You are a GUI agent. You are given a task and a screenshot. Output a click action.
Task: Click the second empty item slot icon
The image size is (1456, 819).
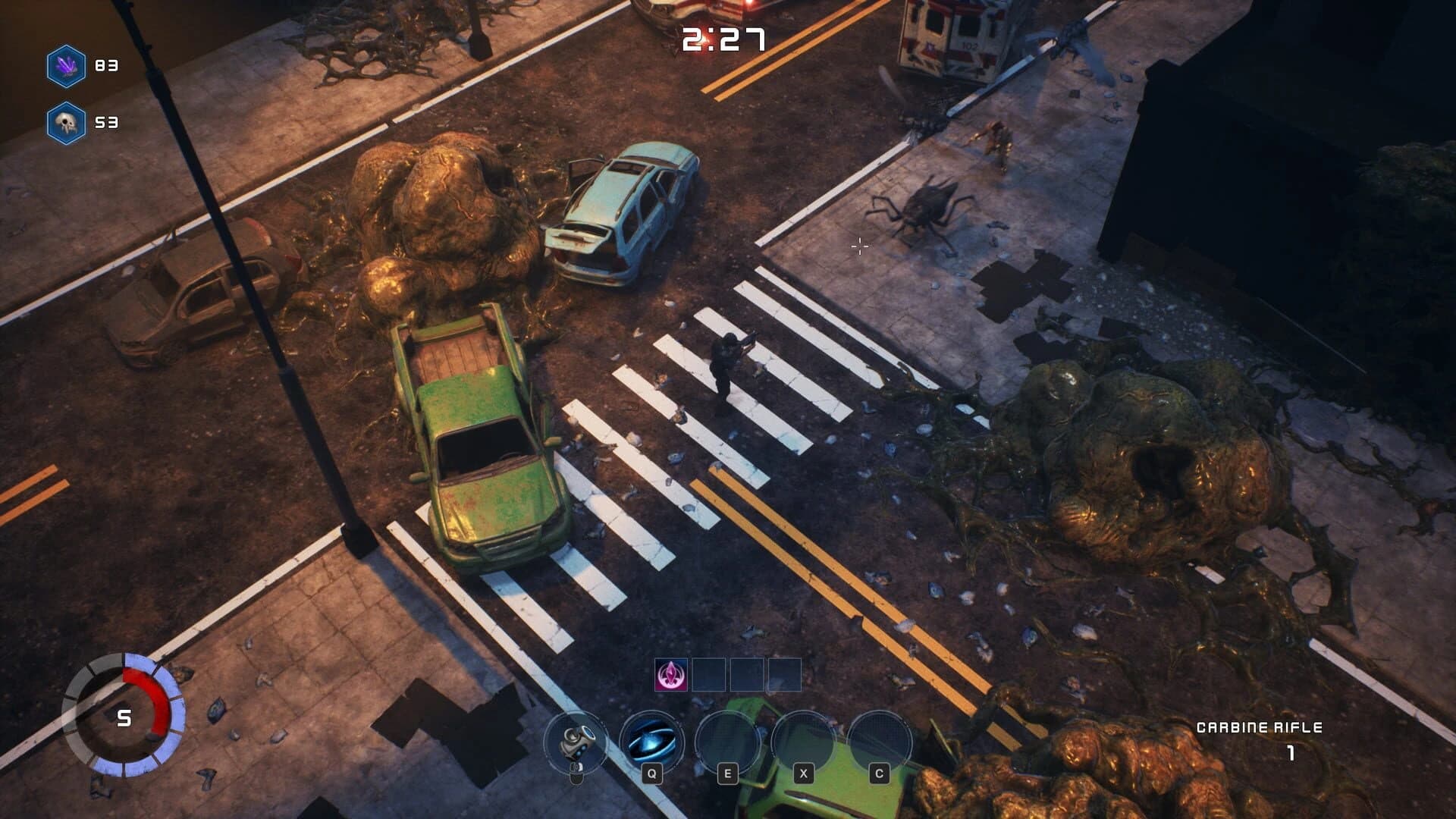[x=709, y=675]
